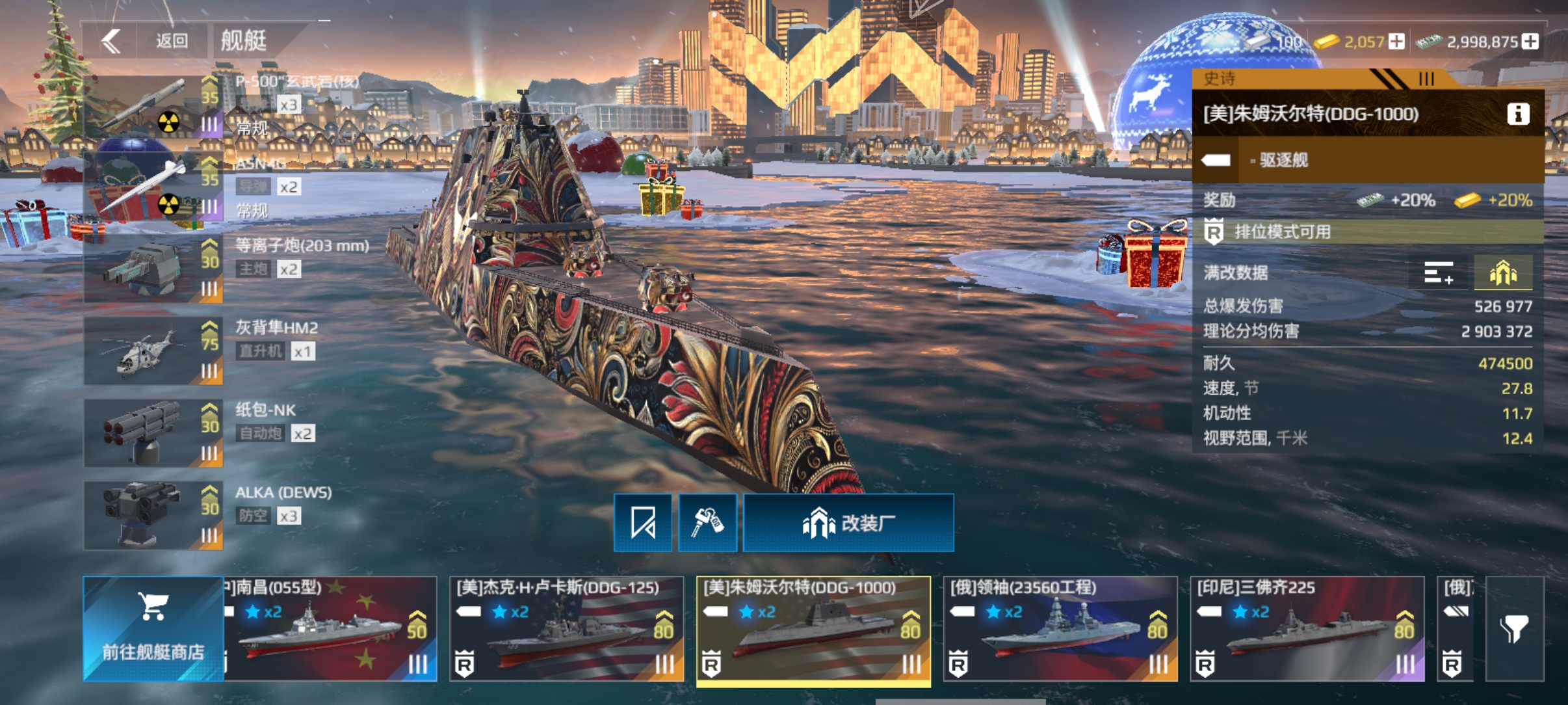Click the stats comparison list icon
This screenshot has width=1568, height=705.
click(x=1439, y=273)
